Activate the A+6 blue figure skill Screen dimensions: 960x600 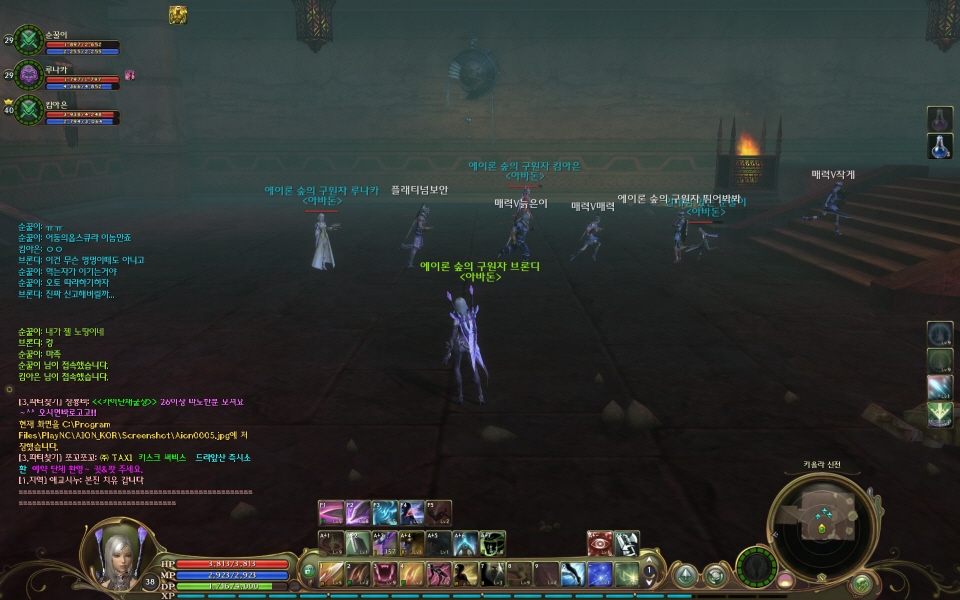click(x=465, y=543)
